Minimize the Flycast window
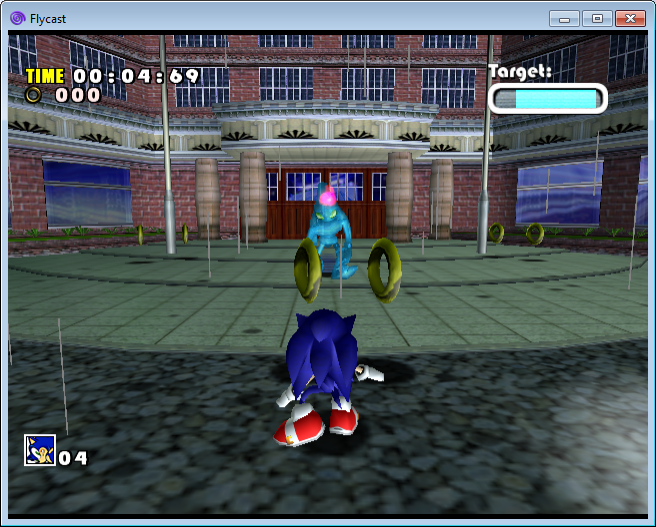The width and height of the screenshot is (656, 527). [565, 18]
